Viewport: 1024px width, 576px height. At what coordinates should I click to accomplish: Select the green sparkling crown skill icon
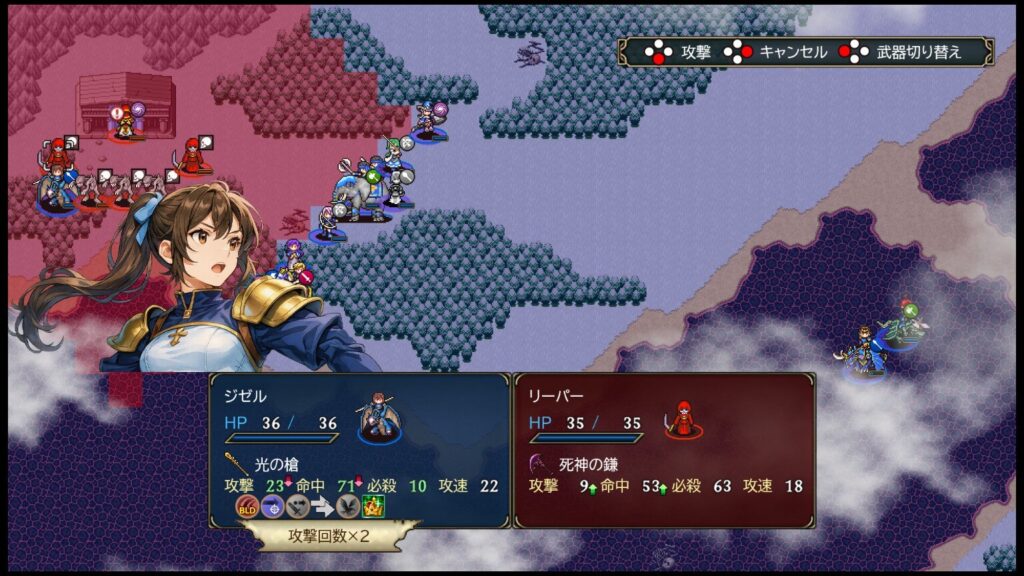pyautogui.click(x=373, y=506)
